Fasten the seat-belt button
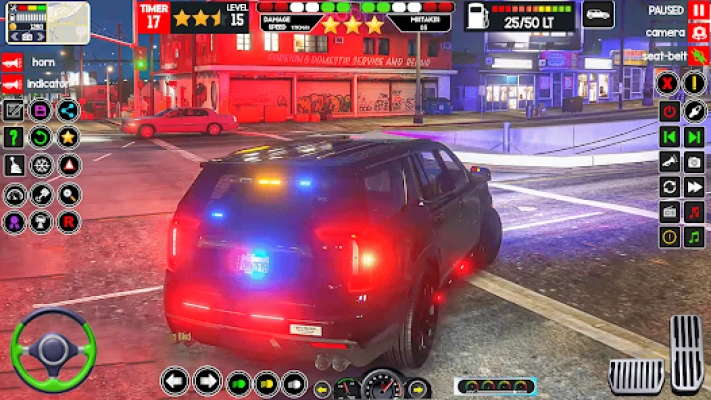Screen dimensions: 711x400 click(699, 58)
